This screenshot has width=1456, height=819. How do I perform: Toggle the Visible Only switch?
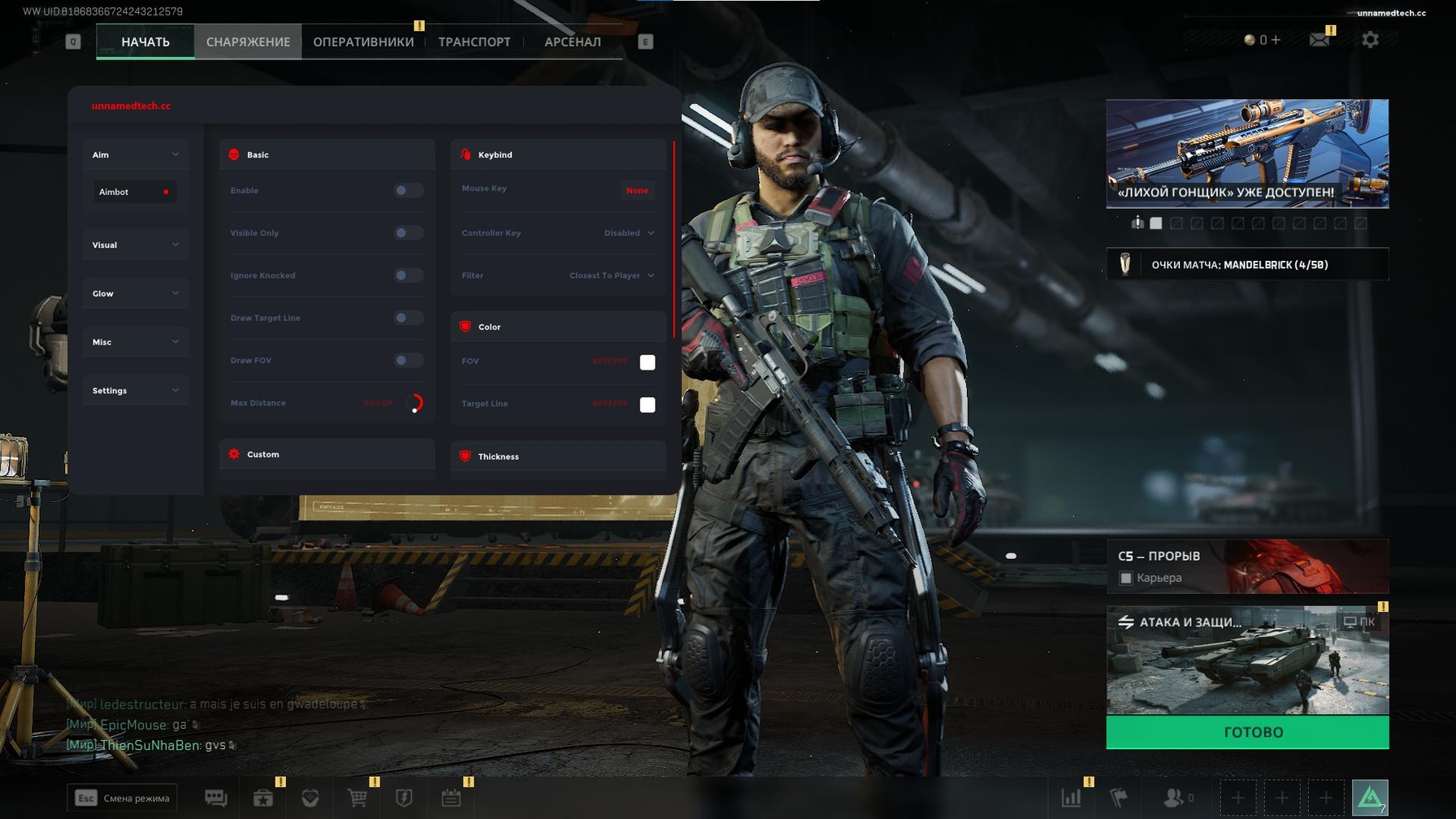407,232
